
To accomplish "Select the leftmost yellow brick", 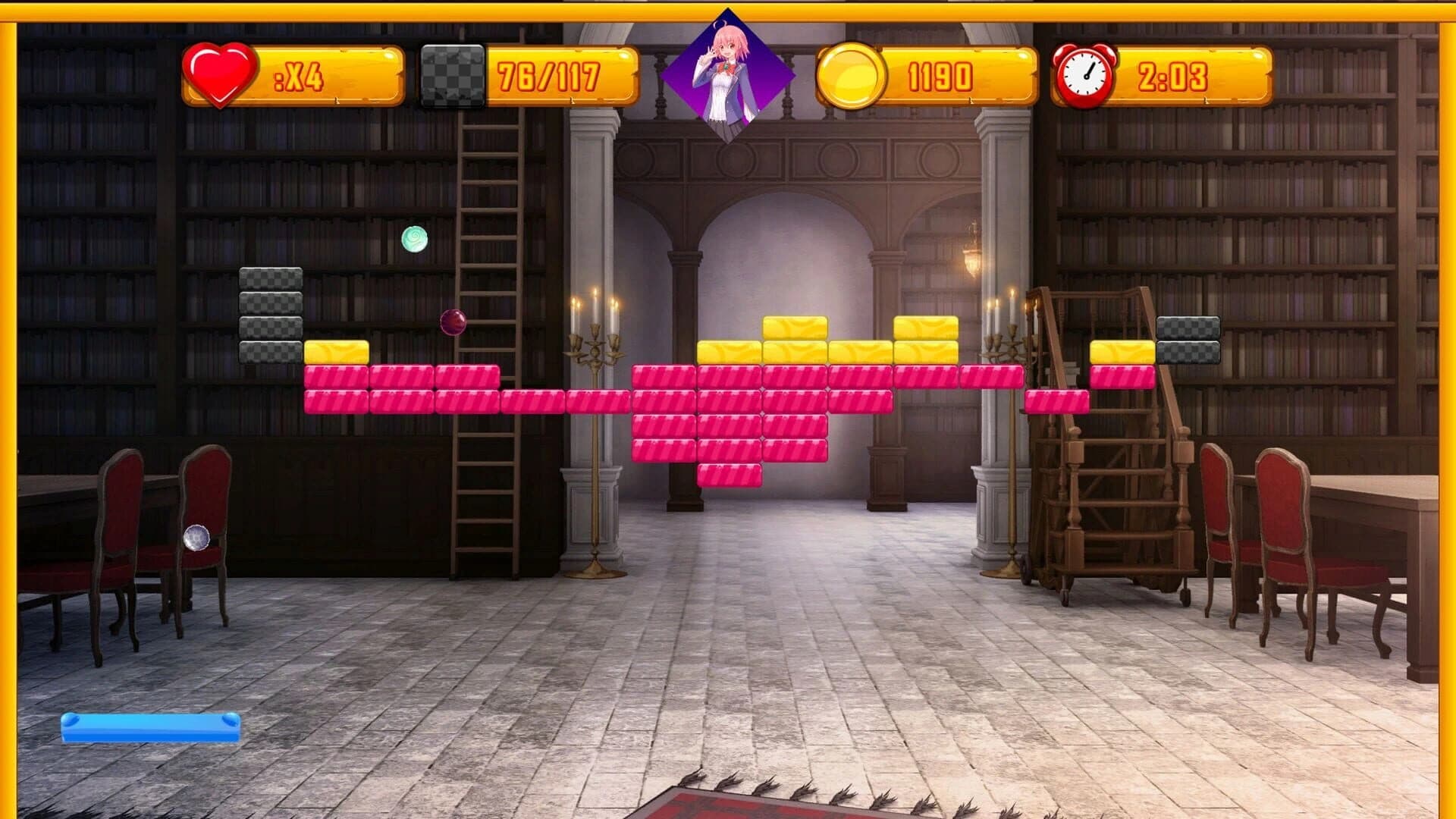I will pyautogui.click(x=336, y=351).
